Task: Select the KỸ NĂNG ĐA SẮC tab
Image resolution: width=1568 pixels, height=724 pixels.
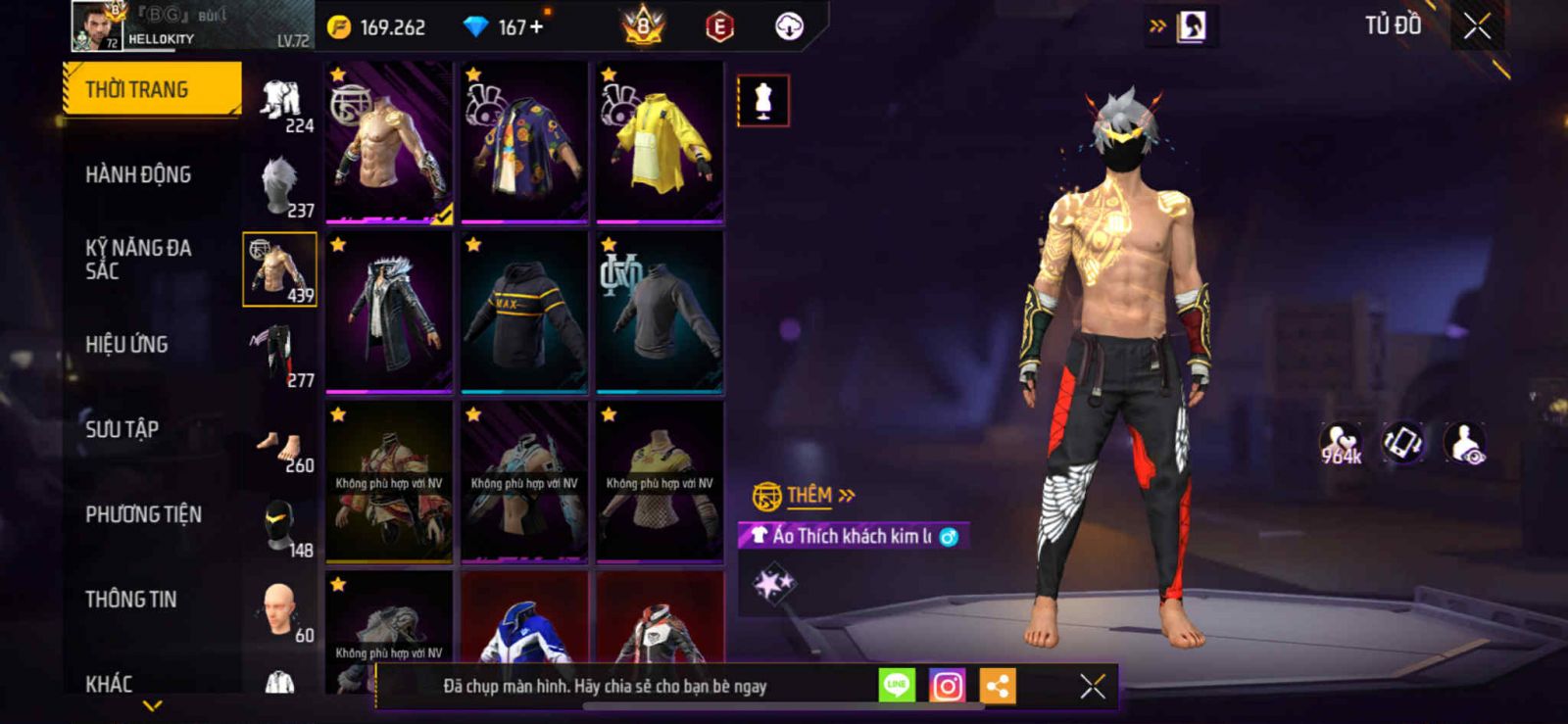Action: tap(137, 260)
